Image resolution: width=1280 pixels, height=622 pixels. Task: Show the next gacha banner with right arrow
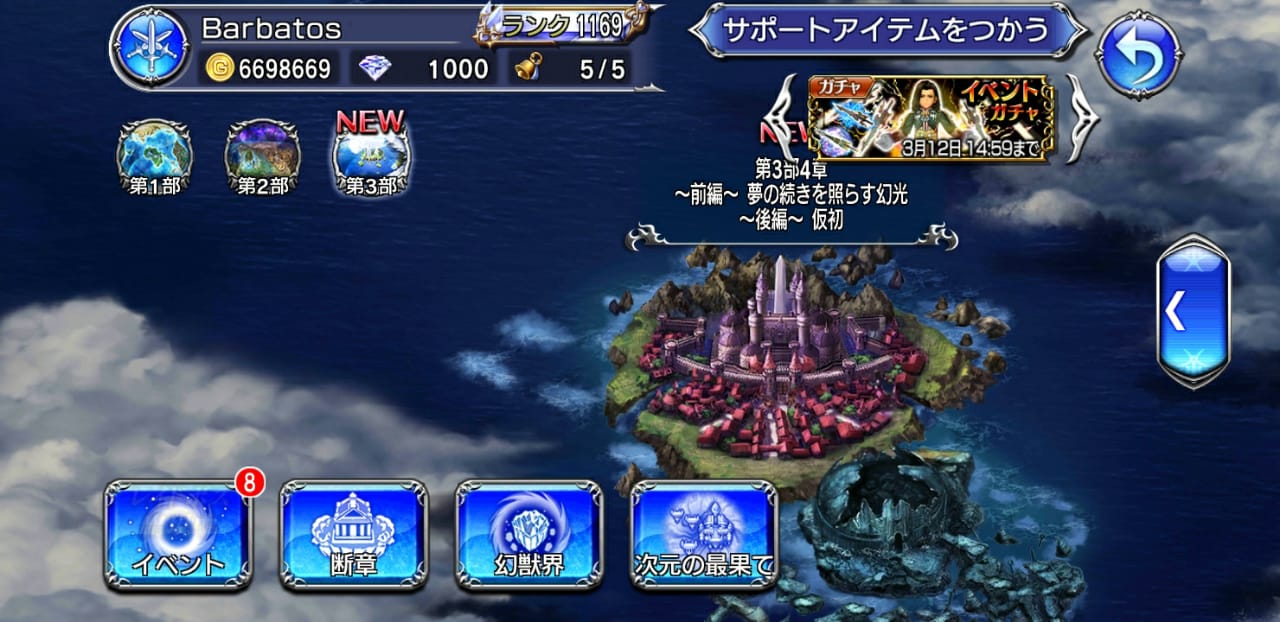pos(1082,118)
